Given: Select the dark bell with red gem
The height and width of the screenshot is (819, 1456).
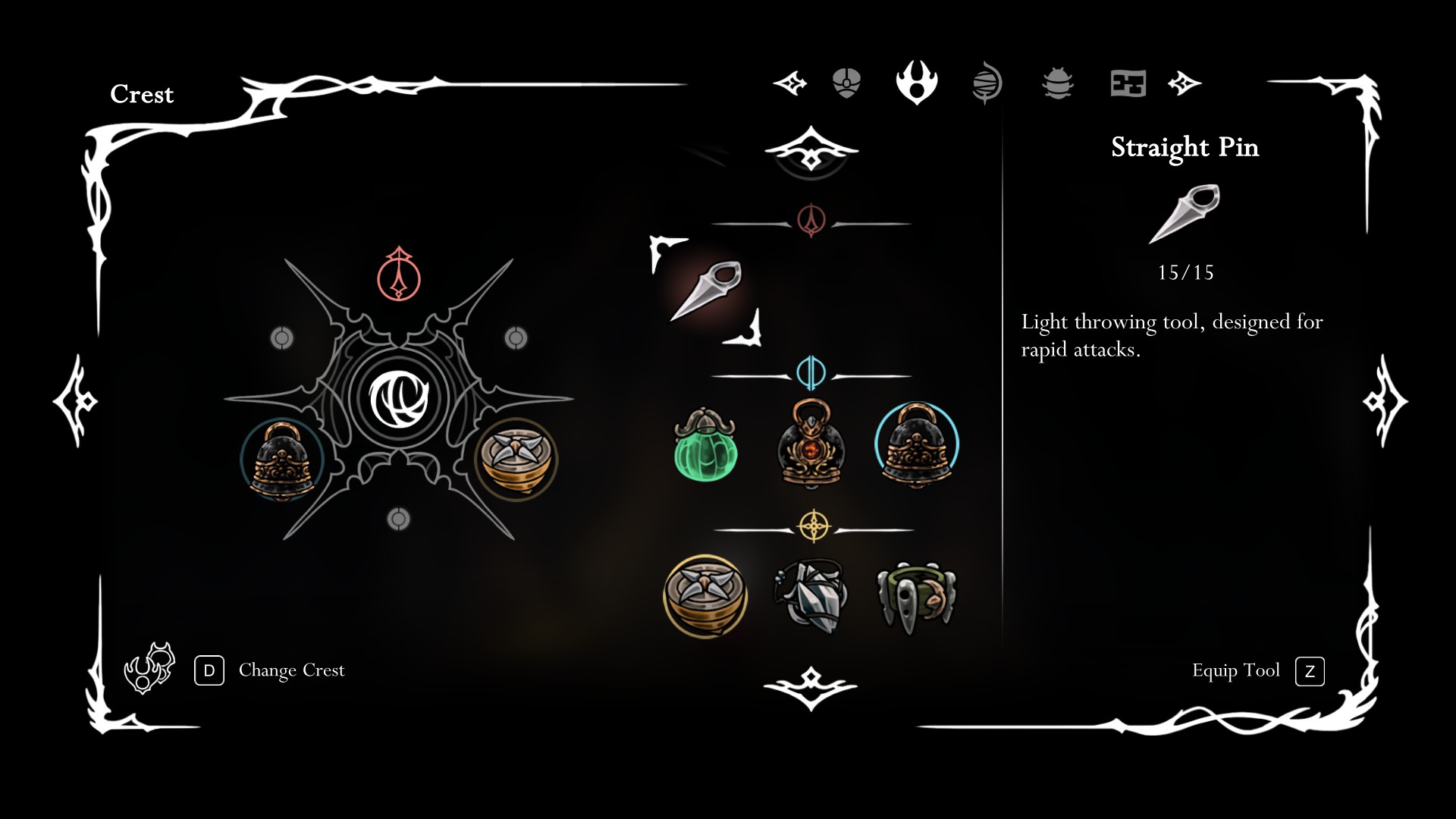Looking at the screenshot, I should (x=811, y=444).
